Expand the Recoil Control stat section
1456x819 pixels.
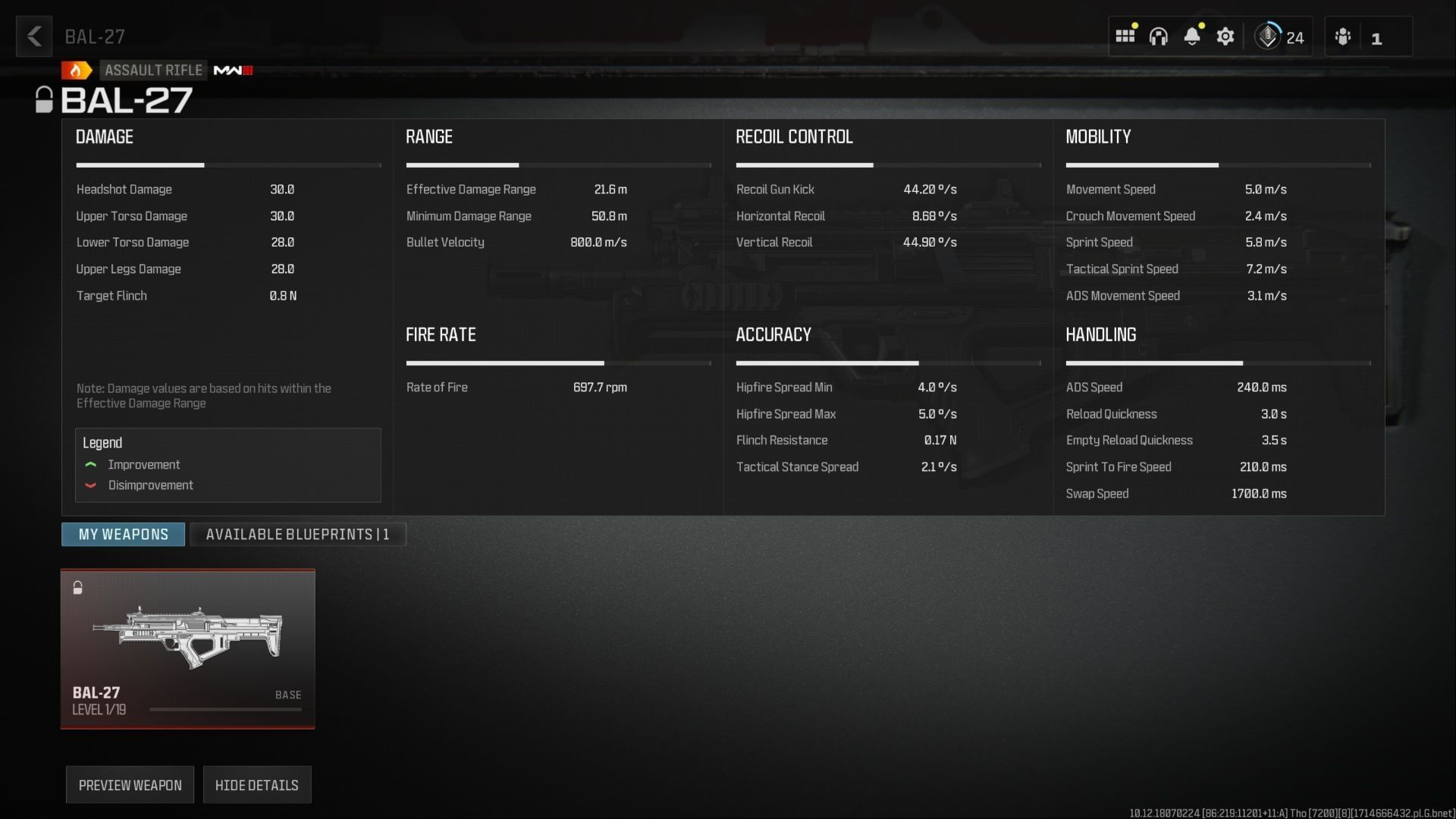click(x=795, y=136)
